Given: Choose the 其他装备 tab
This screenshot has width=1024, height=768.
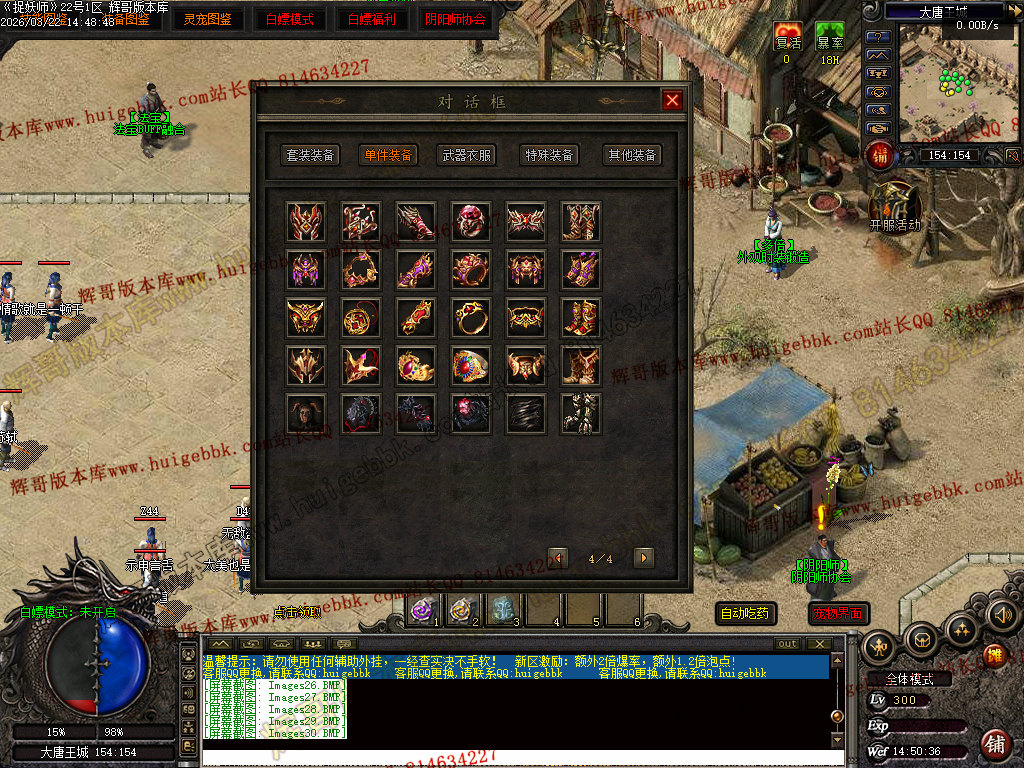Looking at the screenshot, I should pos(632,155).
